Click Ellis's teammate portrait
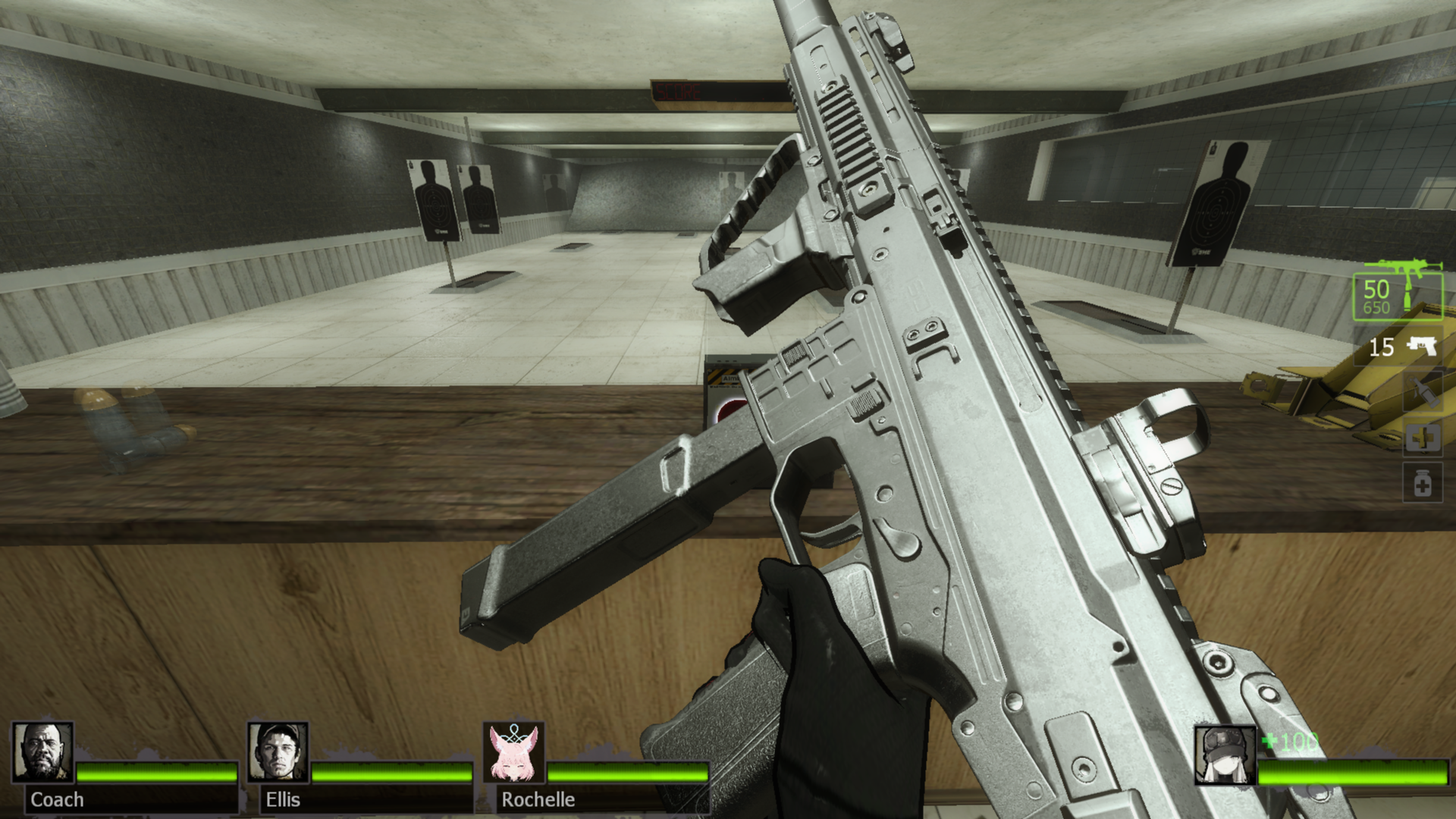Image resolution: width=1456 pixels, height=819 pixels. (278, 752)
